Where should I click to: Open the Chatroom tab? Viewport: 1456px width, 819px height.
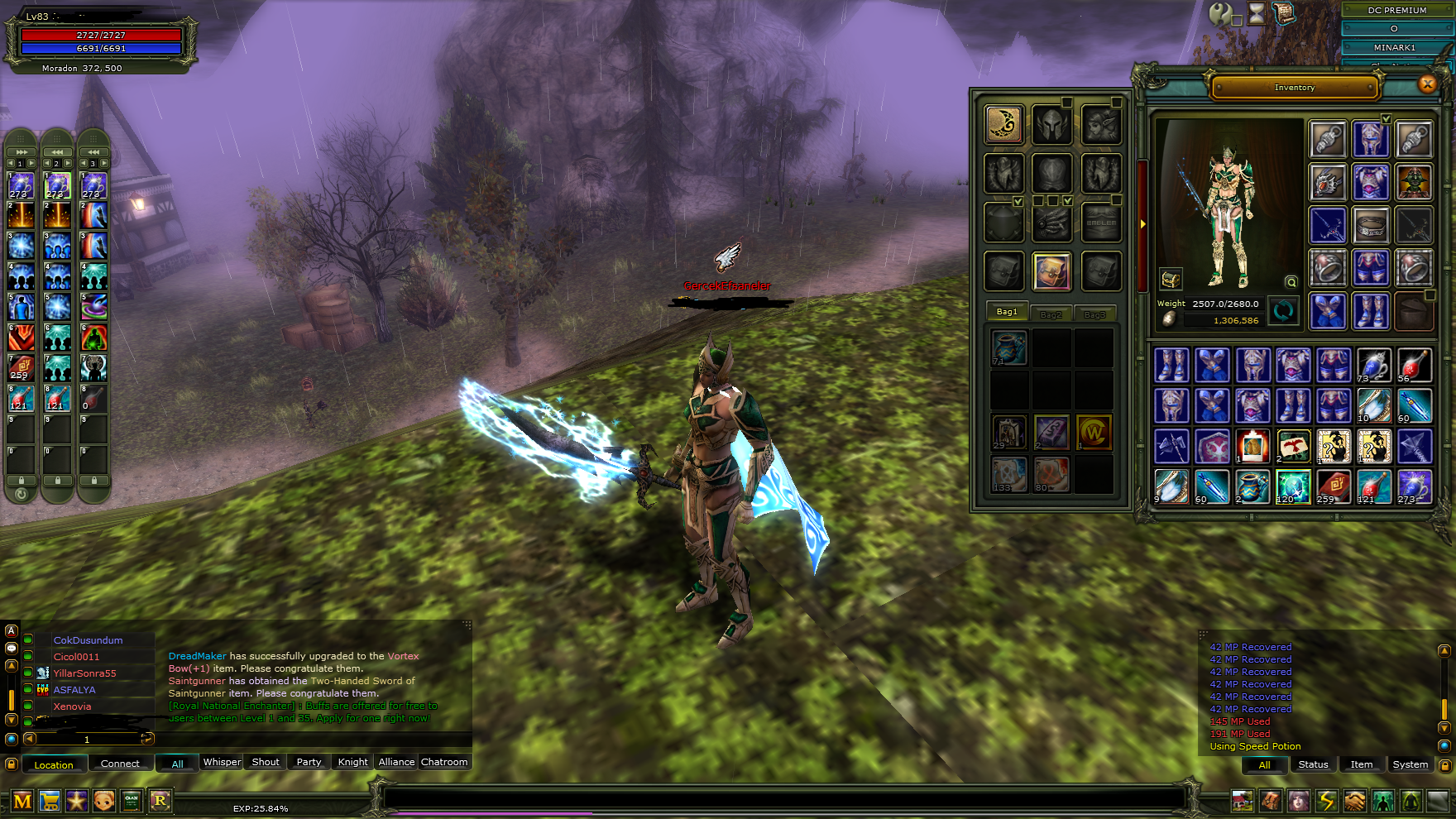(x=444, y=762)
